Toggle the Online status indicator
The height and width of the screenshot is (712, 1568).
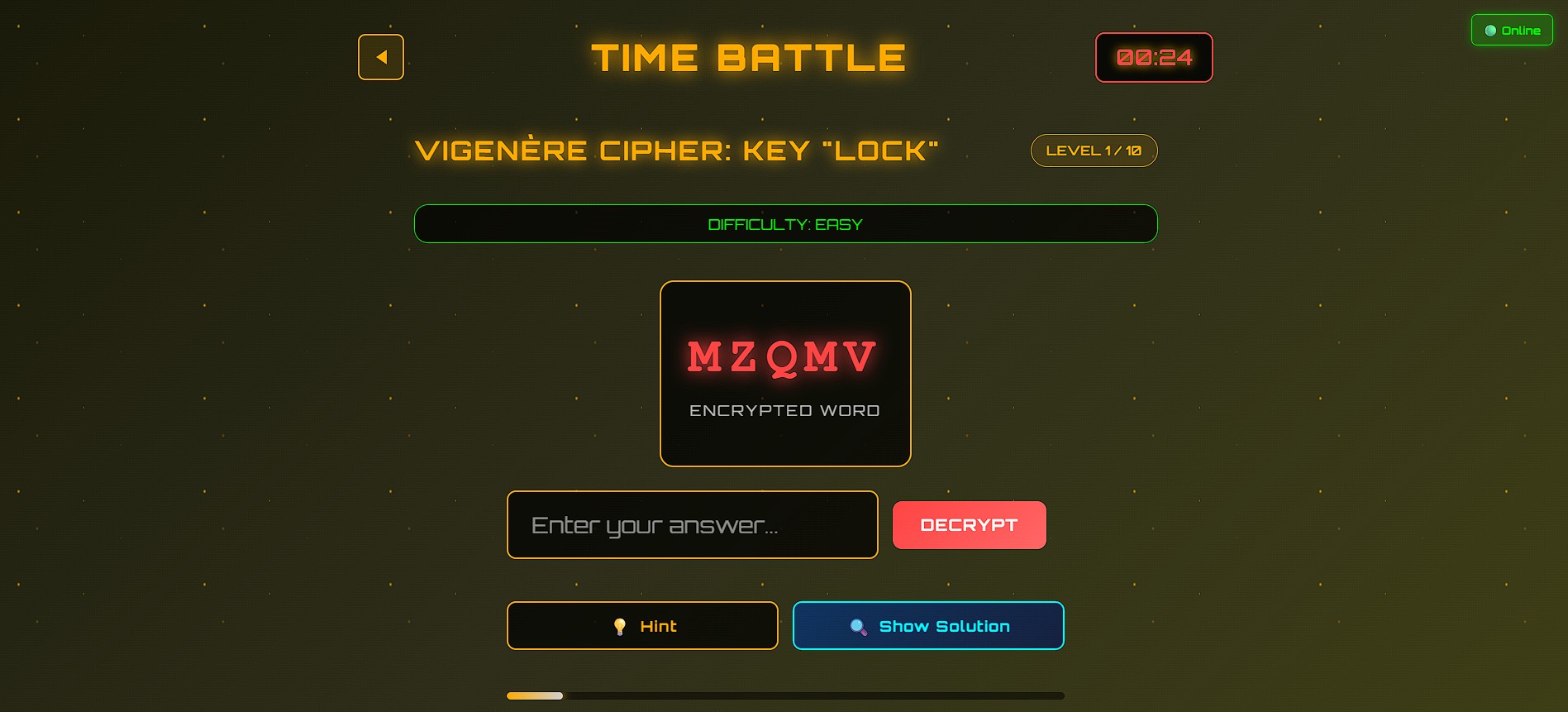click(x=1513, y=30)
